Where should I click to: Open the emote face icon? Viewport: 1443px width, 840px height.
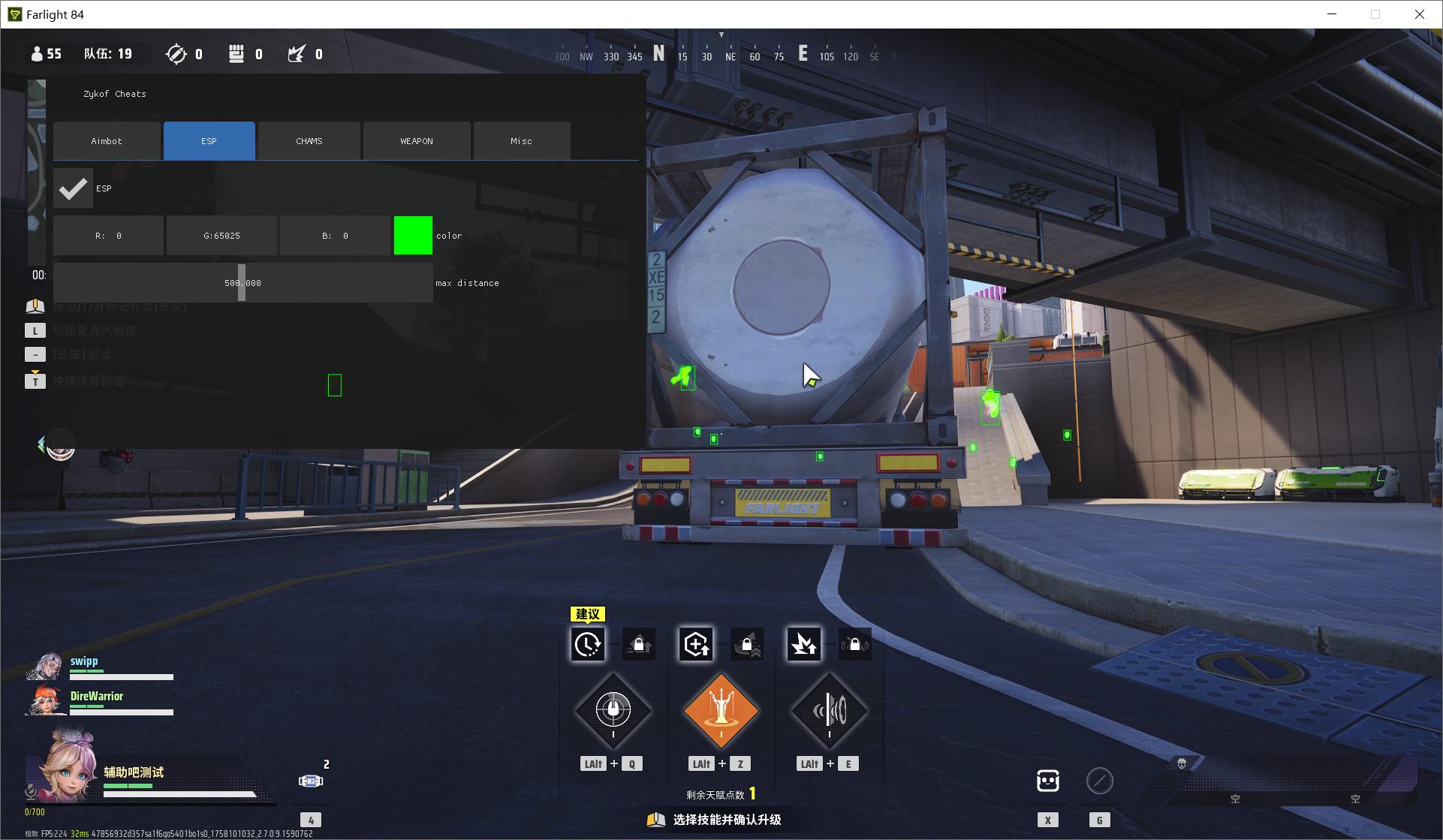pos(1047,781)
